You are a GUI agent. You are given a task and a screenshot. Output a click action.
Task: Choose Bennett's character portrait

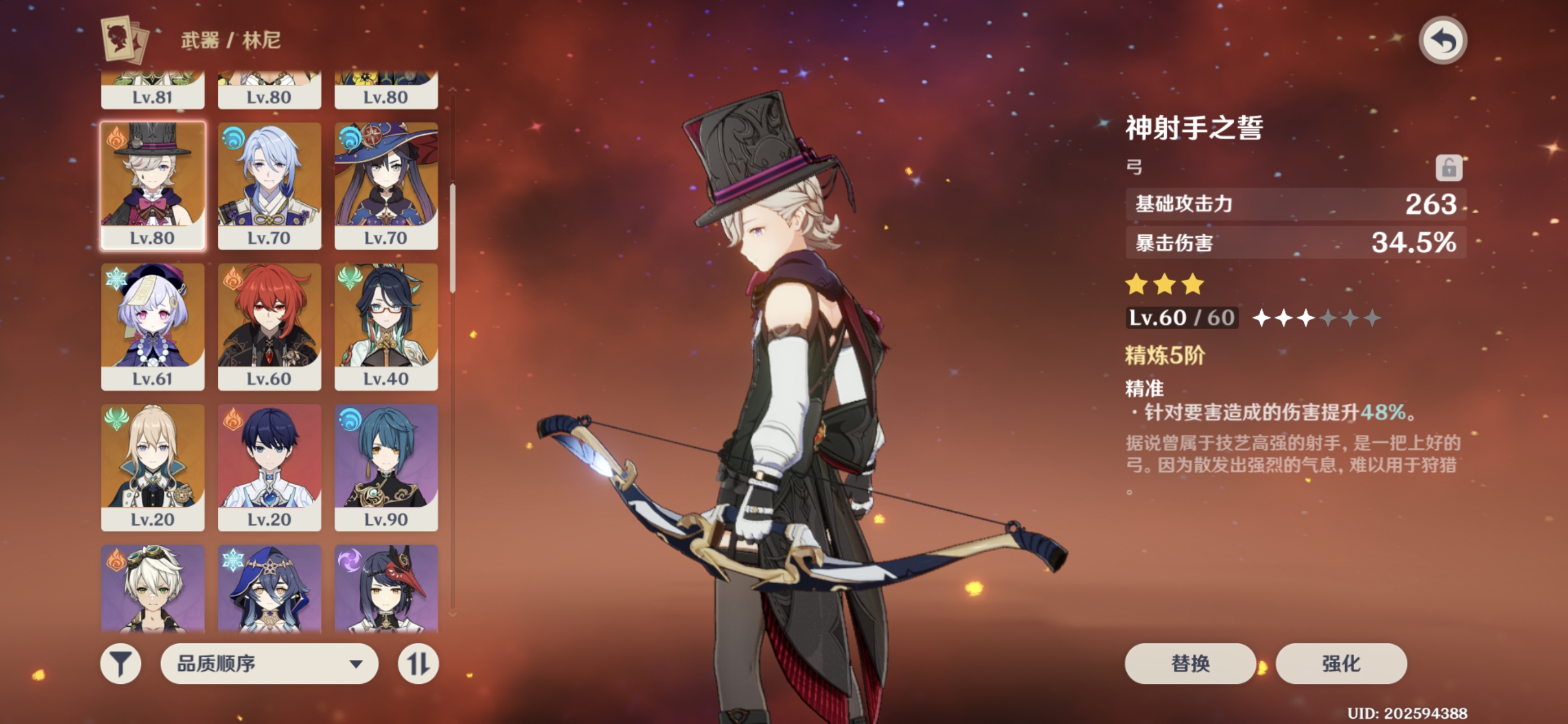coord(153,588)
